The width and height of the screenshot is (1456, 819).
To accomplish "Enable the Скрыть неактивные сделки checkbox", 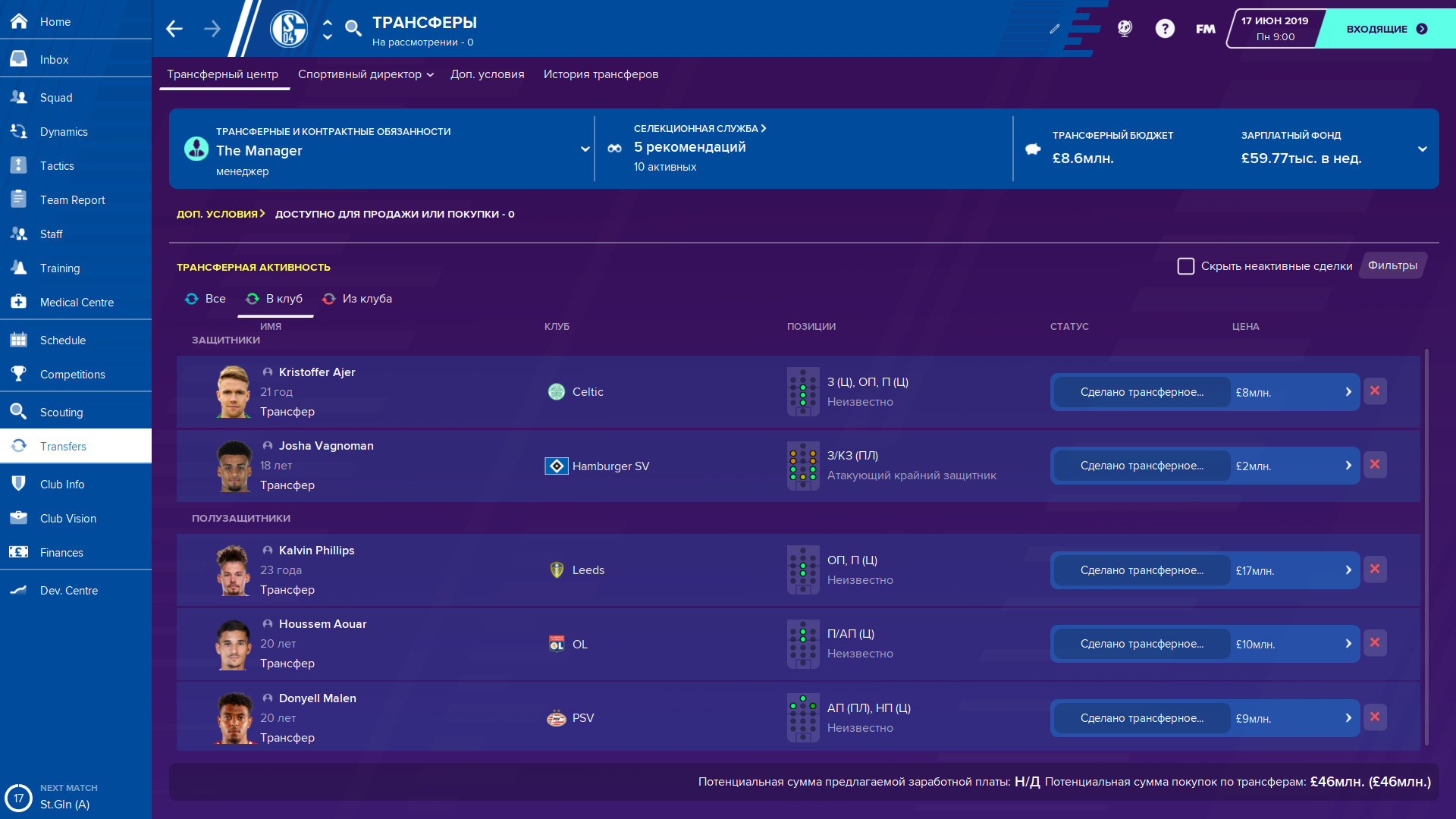I will click(1187, 266).
